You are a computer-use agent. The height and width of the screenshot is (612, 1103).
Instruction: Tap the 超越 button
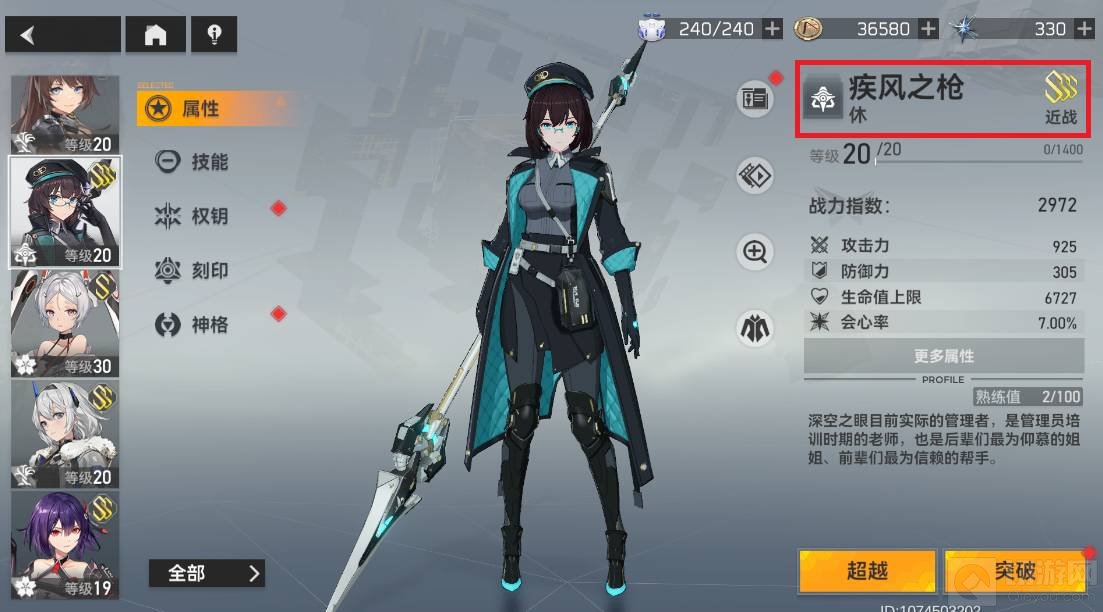(x=867, y=571)
